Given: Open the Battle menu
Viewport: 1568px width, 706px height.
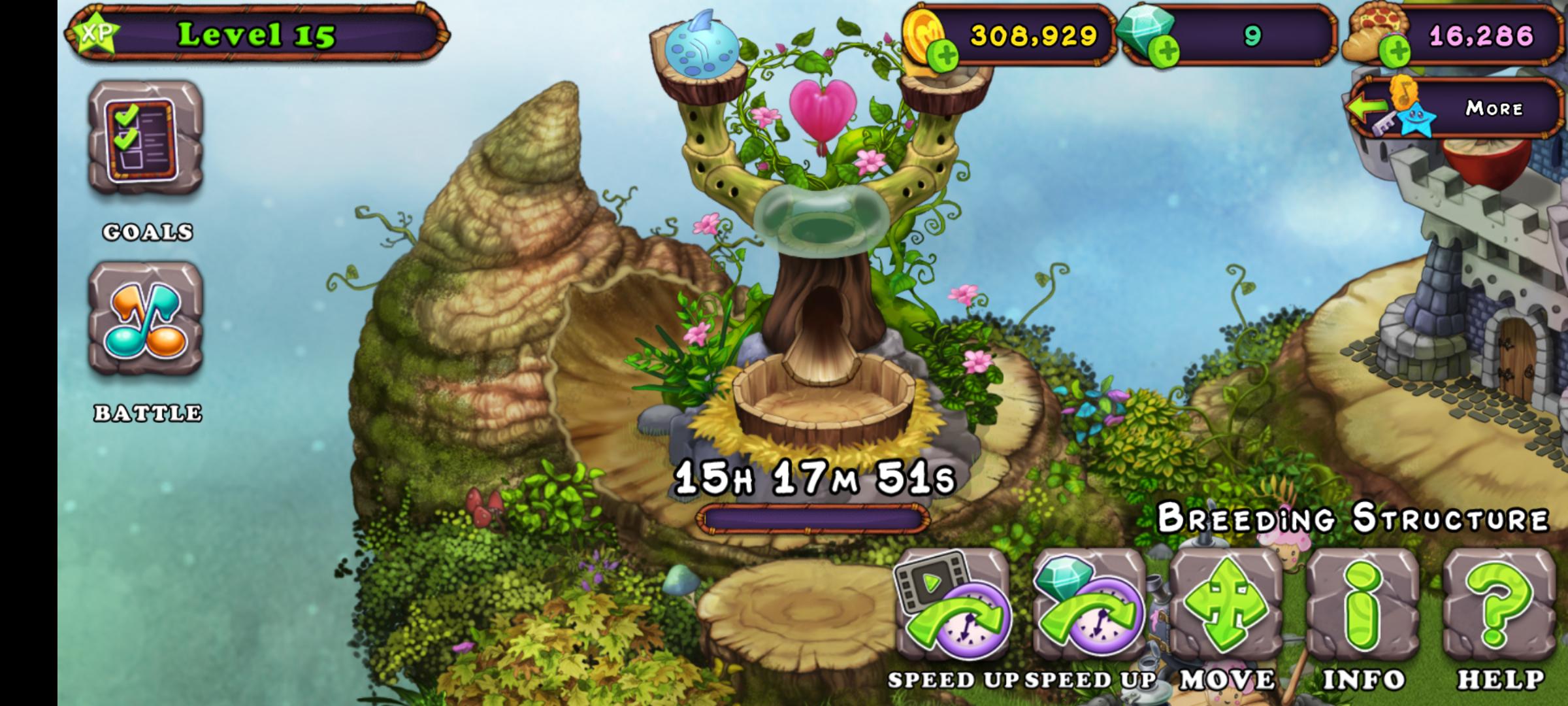Looking at the screenshot, I should tap(146, 320).
